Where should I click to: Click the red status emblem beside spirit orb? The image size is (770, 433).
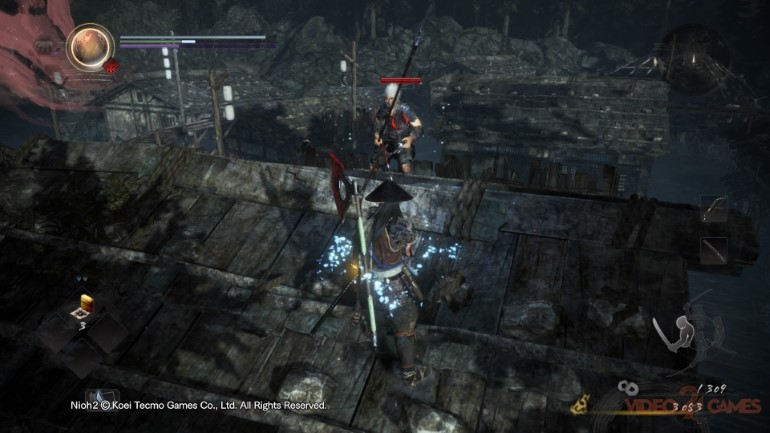[112, 68]
